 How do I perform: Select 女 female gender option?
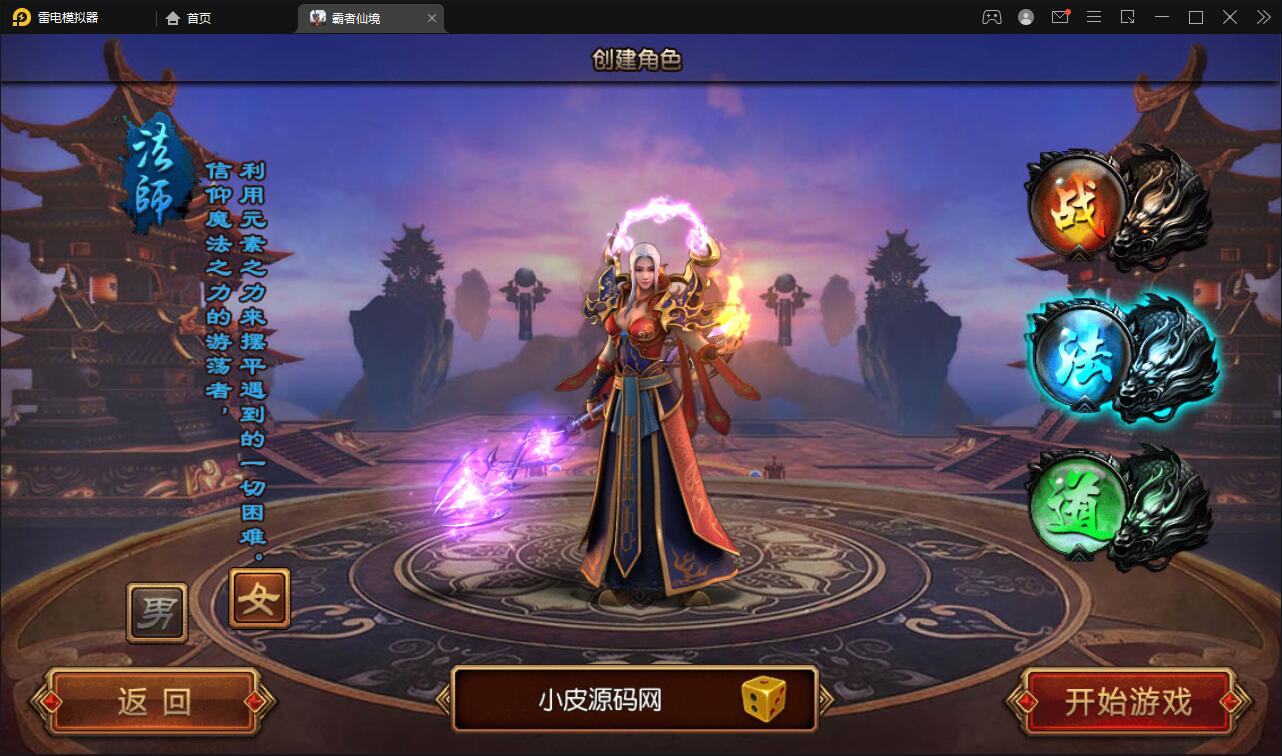point(258,598)
